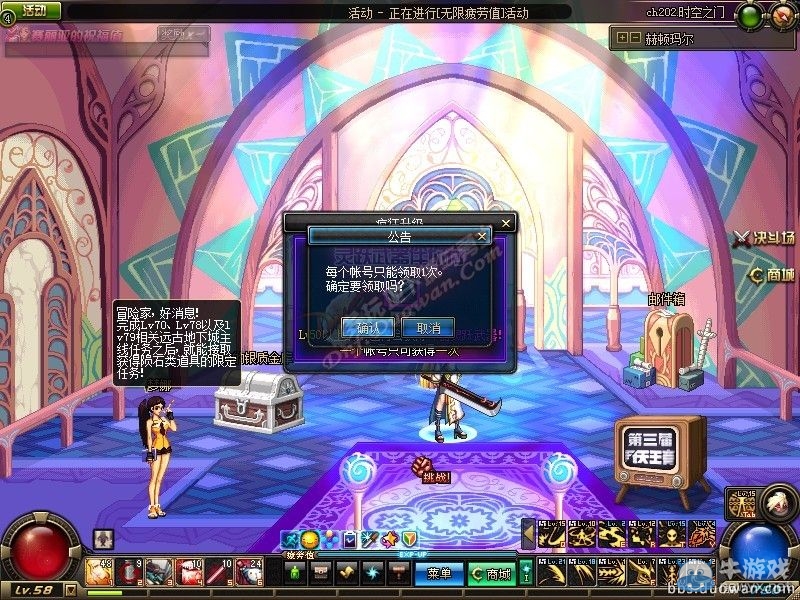Image resolution: width=800 pixels, height=600 pixels.
Task: Click the small icon above the HP orb
Action: [x=103, y=539]
